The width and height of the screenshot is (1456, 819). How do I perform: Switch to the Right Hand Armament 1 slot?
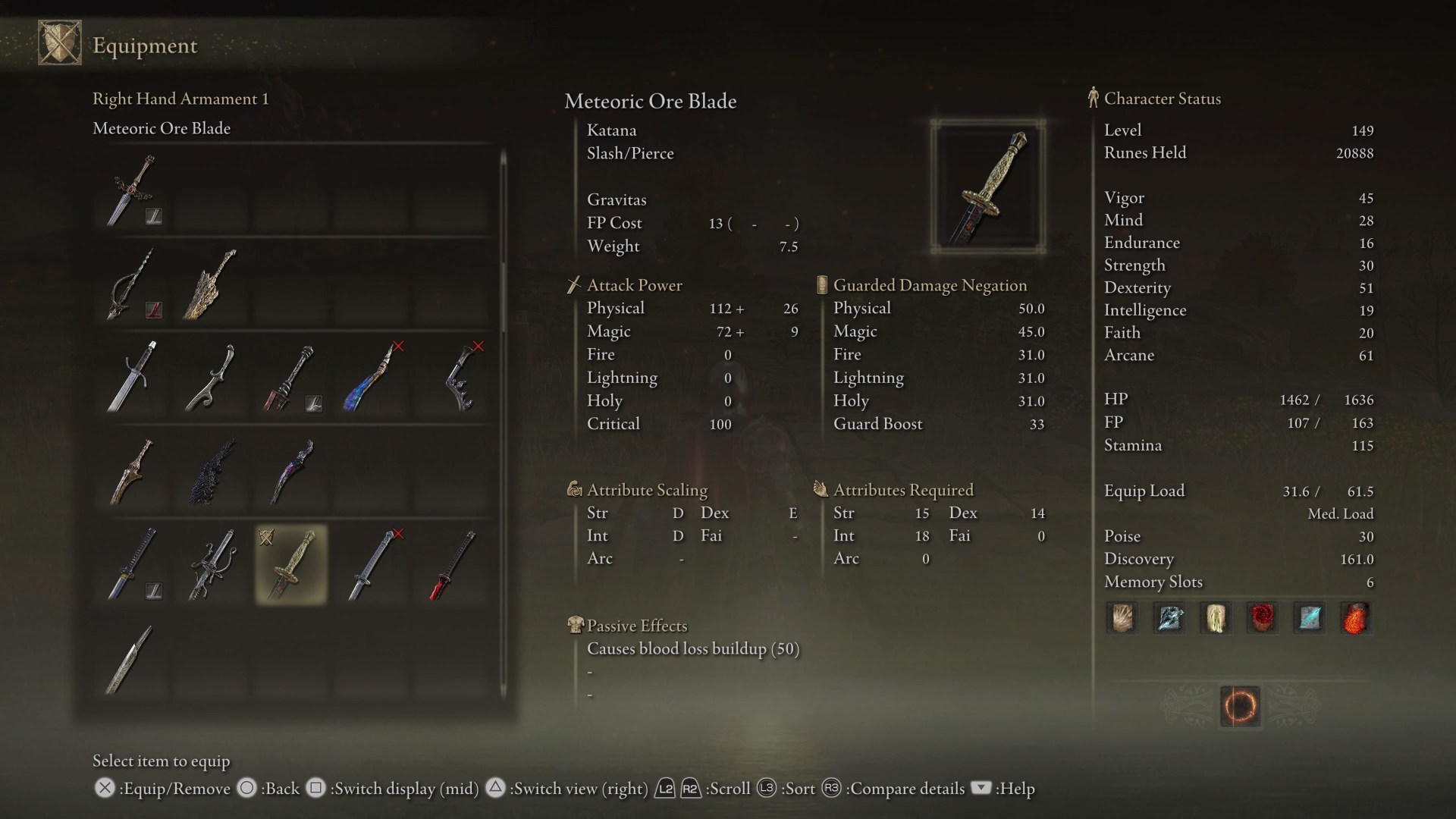coord(181,99)
